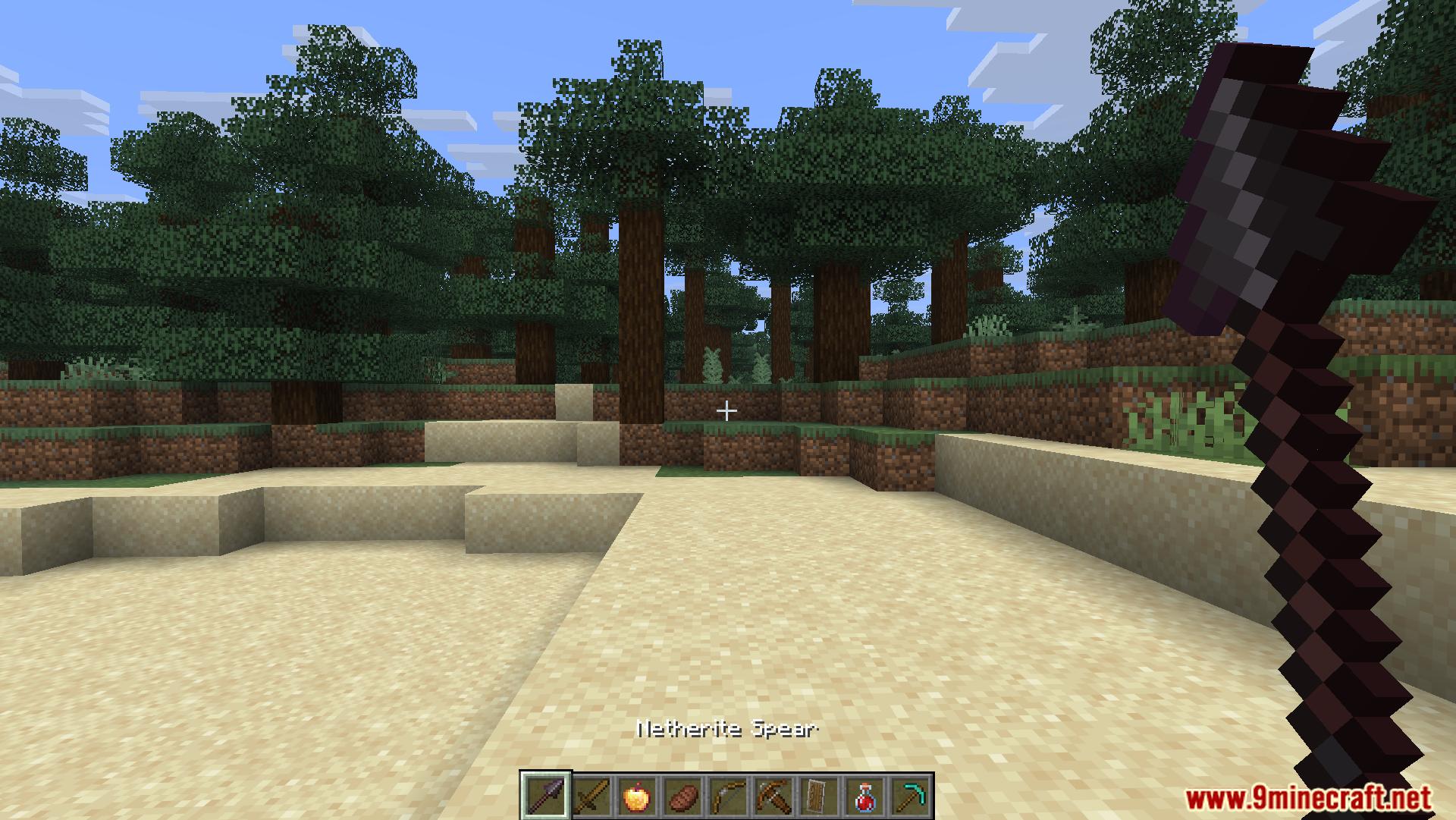The width and height of the screenshot is (1456, 820).
Task: Click the crosshair at screen center
Action: pos(726,410)
